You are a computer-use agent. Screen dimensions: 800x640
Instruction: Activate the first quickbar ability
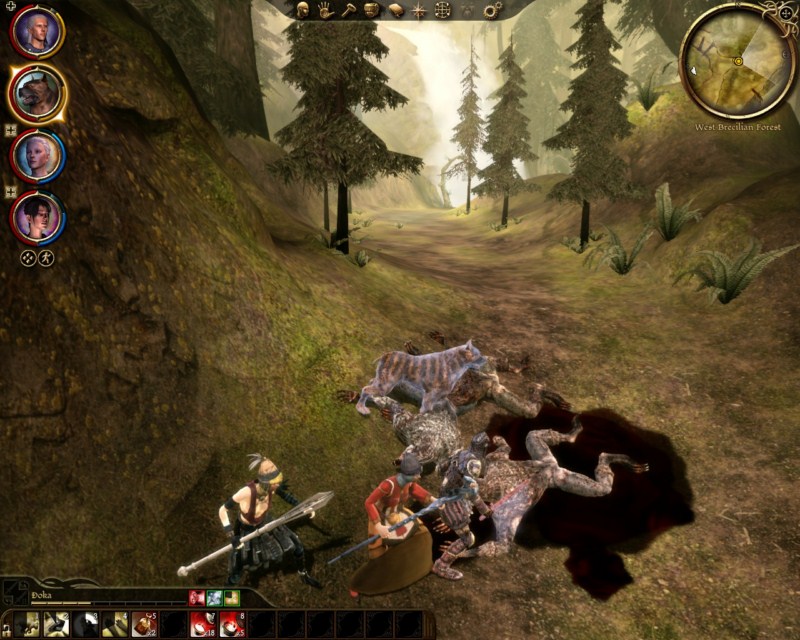(26, 624)
